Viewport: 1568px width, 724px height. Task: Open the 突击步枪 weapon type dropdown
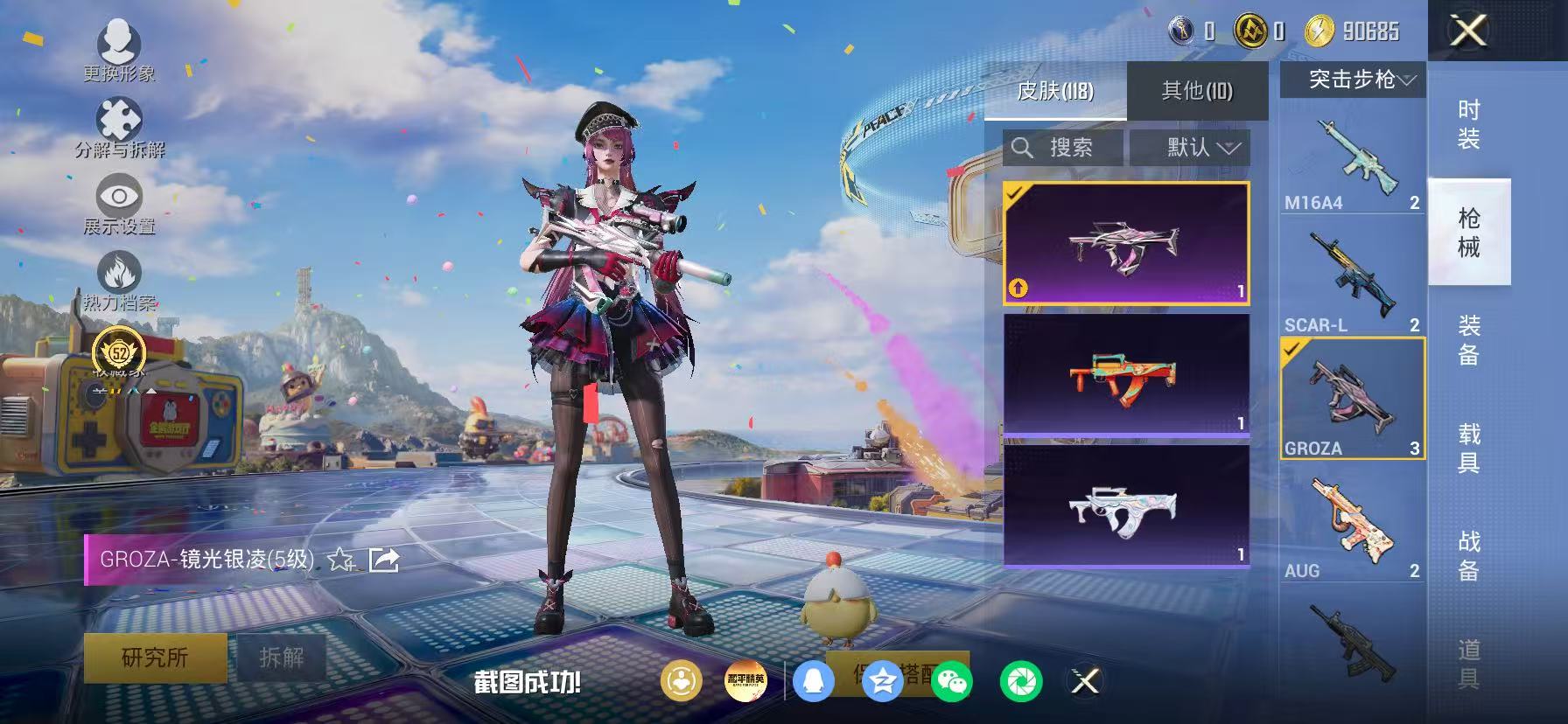(1353, 80)
